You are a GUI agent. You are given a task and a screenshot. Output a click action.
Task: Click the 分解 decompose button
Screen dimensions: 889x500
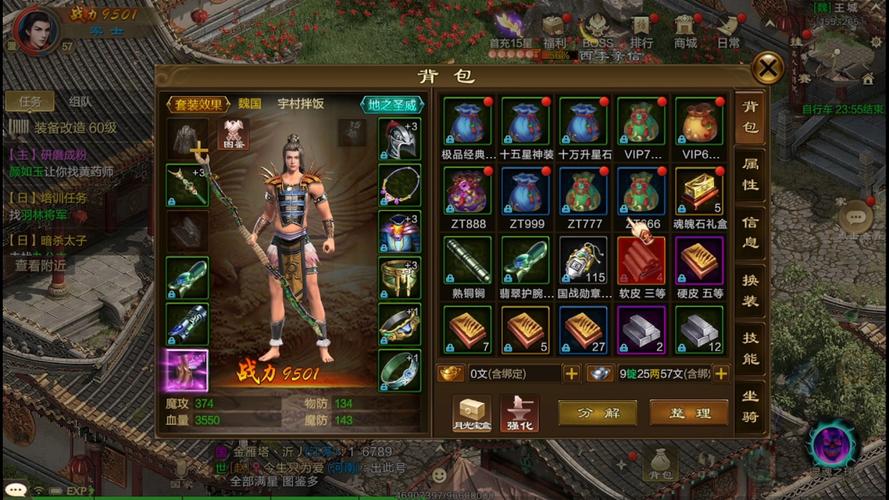(x=597, y=412)
